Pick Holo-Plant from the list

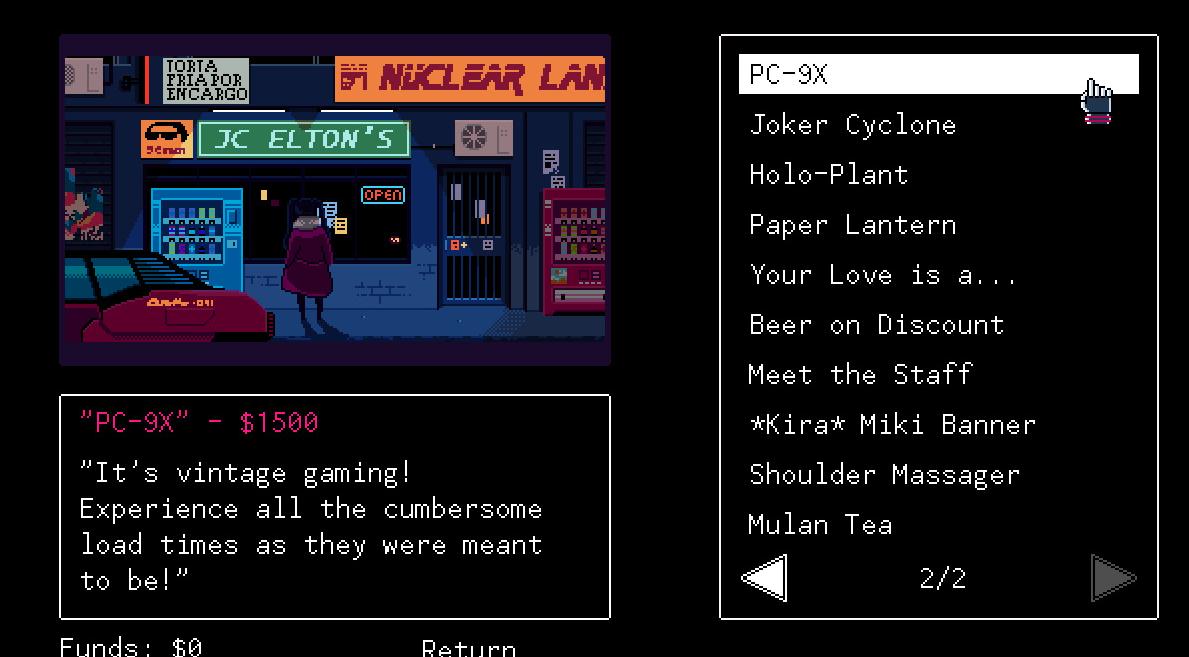pos(829,175)
